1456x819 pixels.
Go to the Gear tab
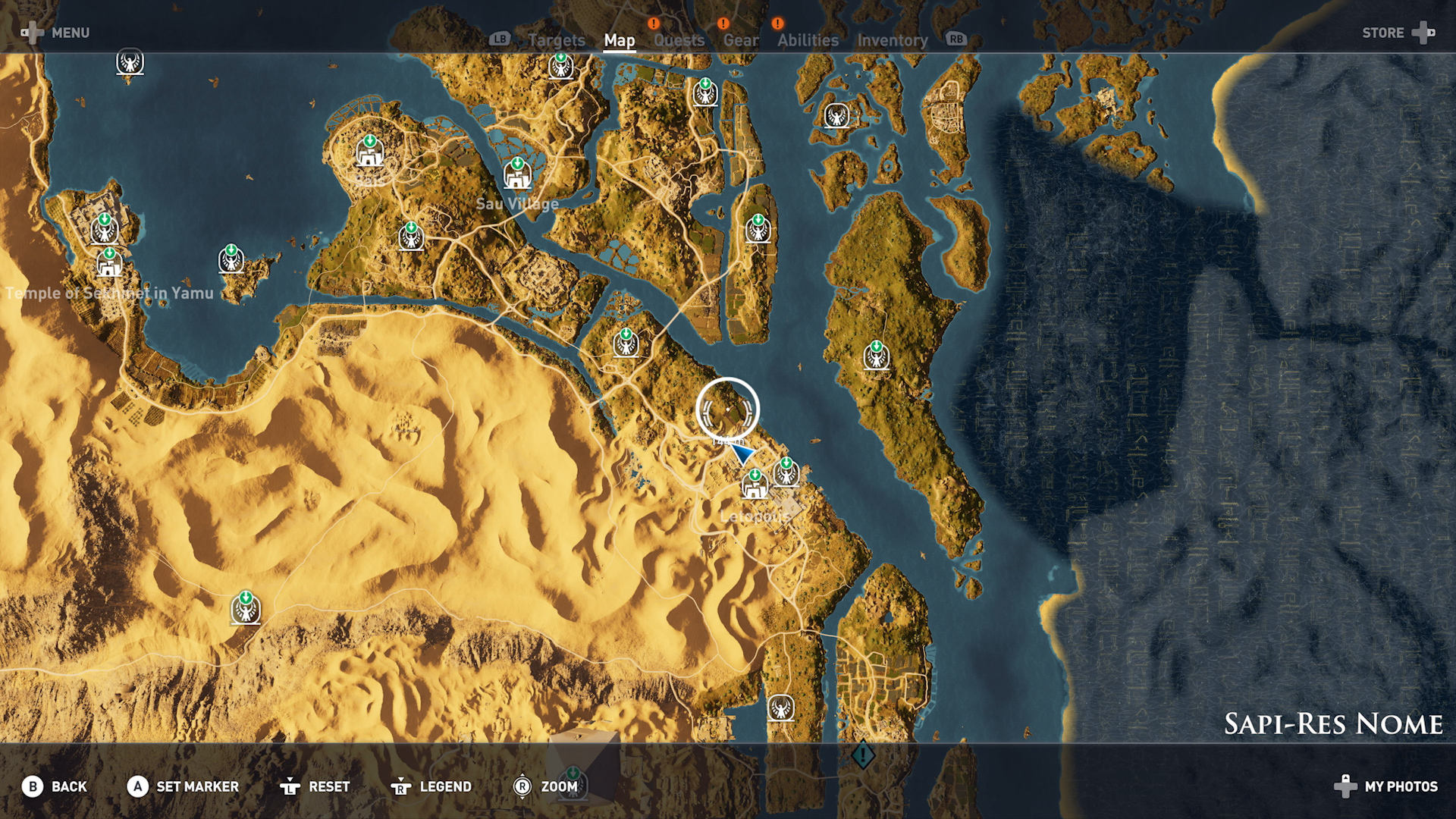pos(740,40)
